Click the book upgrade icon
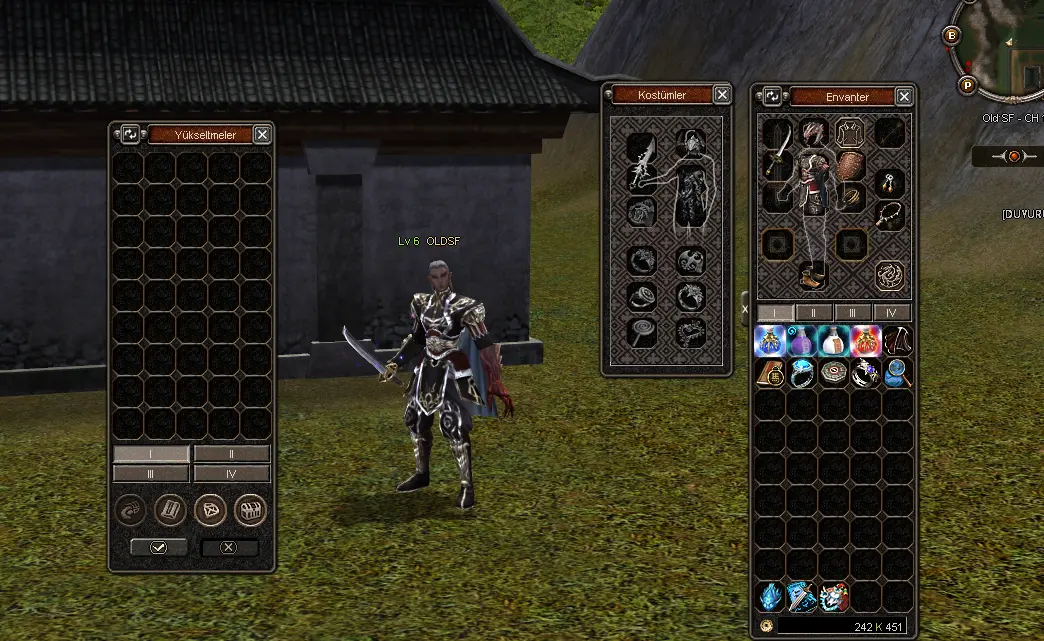 [x=170, y=511]
